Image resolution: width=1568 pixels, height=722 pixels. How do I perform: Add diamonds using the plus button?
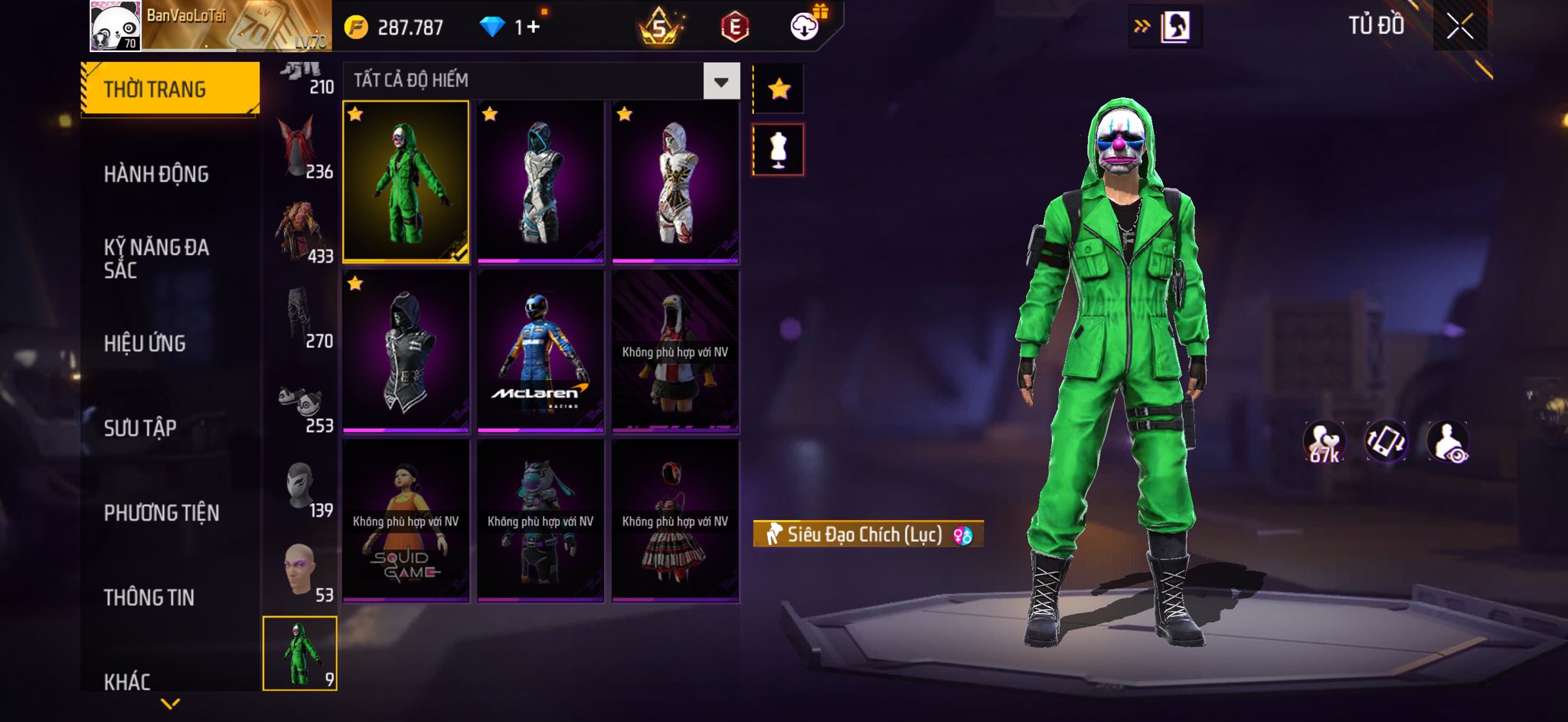(x=533, y=28)
